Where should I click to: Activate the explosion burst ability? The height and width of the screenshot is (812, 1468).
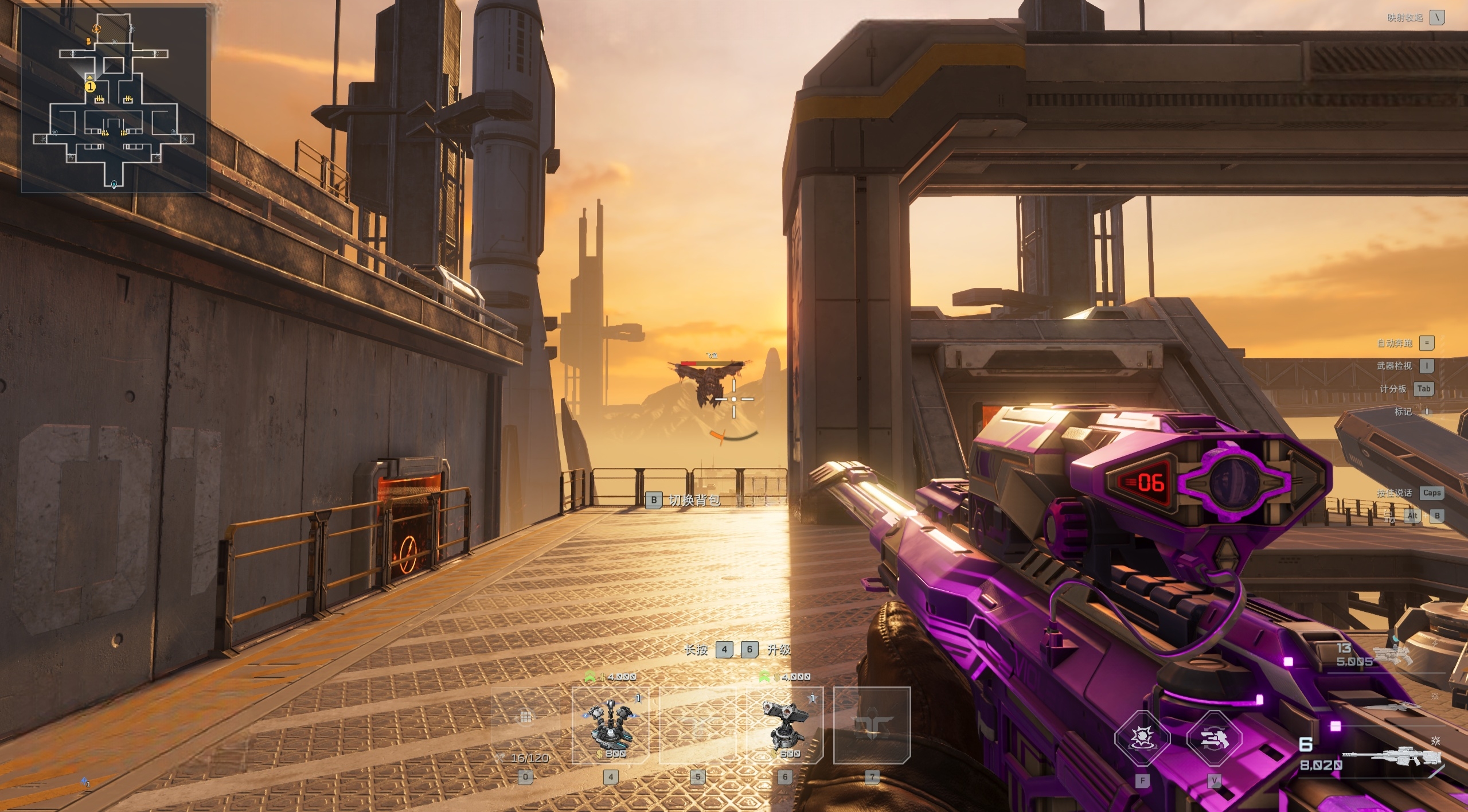point(1142,738)
